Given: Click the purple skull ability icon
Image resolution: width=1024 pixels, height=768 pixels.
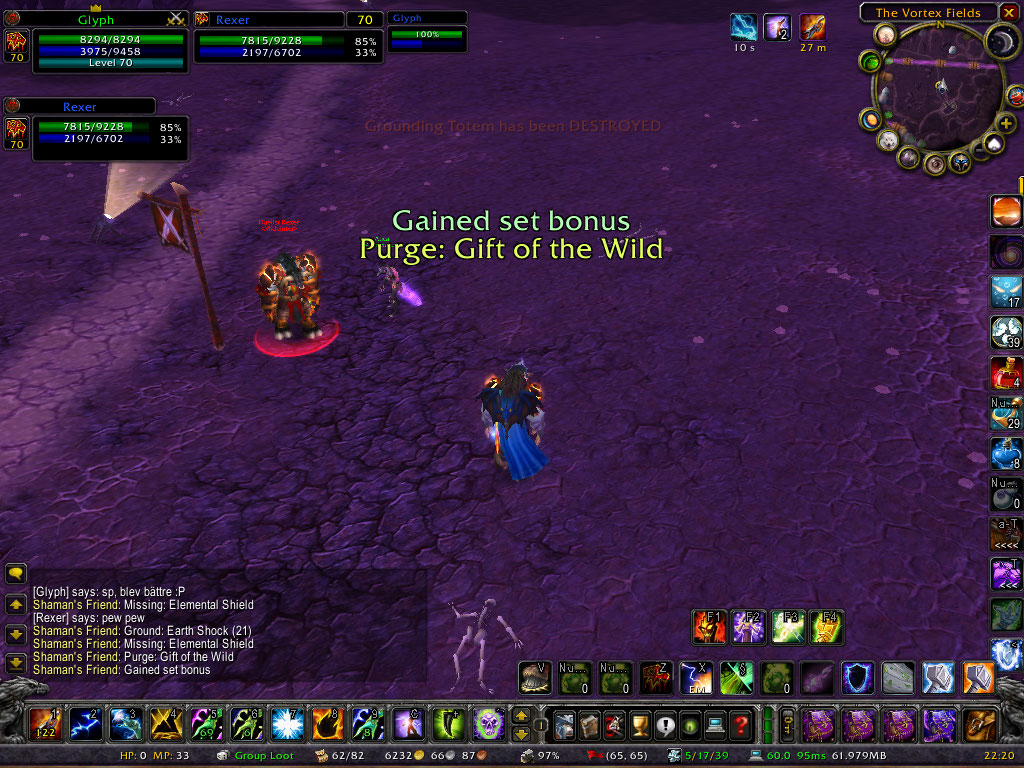Looking at the screenshot, I should (487, 722).
